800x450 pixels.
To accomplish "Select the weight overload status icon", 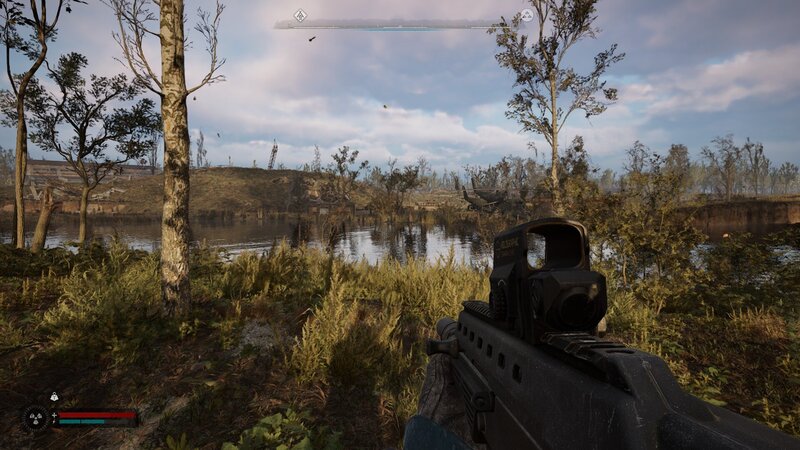I will click(54, 397).
